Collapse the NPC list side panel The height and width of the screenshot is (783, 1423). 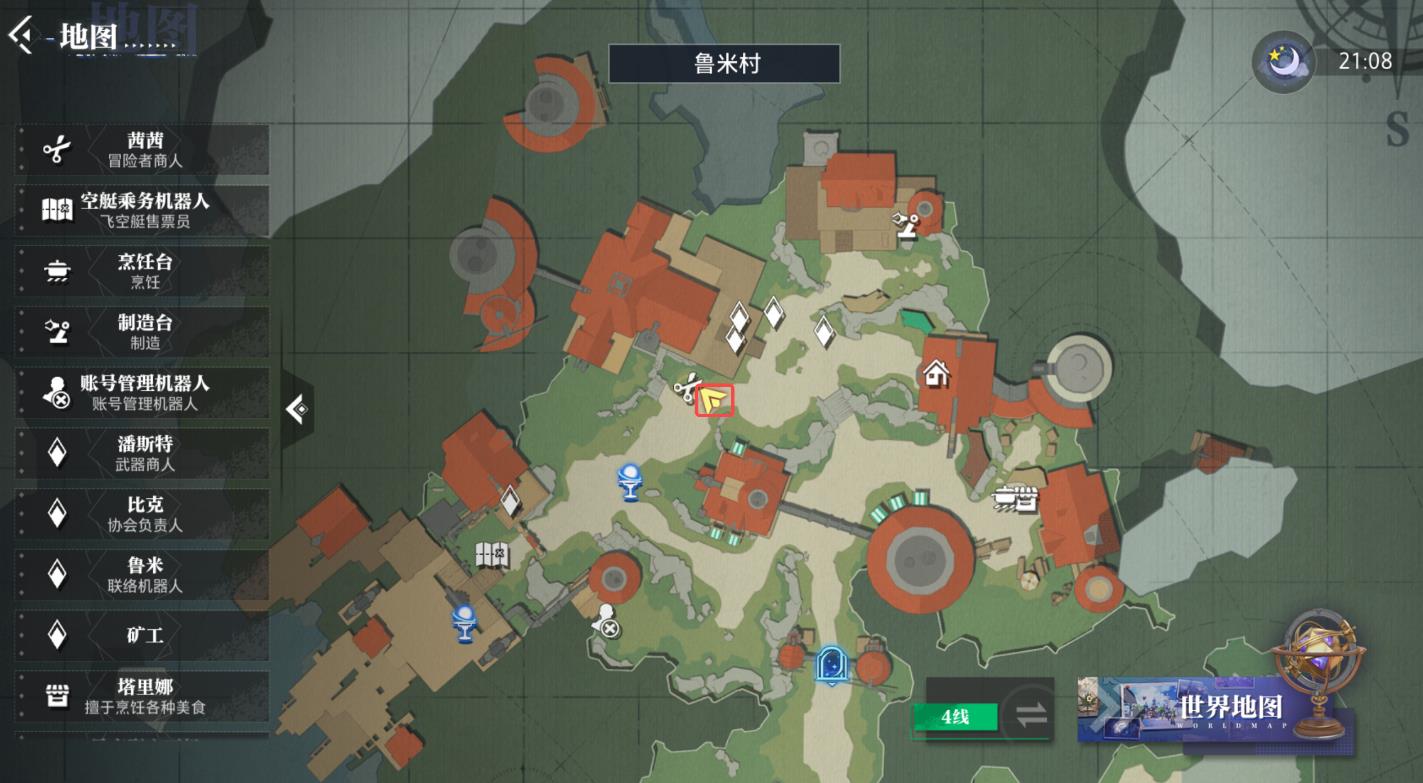[297, 409]
